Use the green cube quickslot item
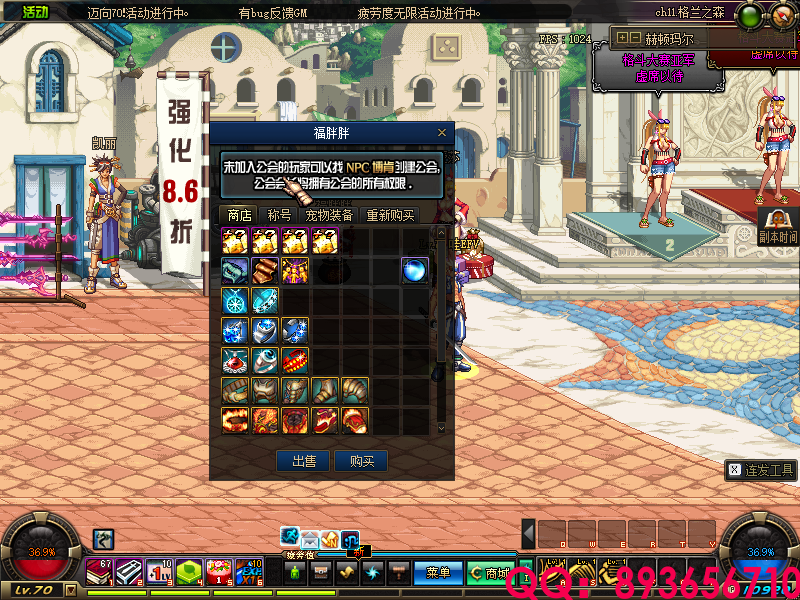This screenshot has height=600, width=800. [190, 571]
